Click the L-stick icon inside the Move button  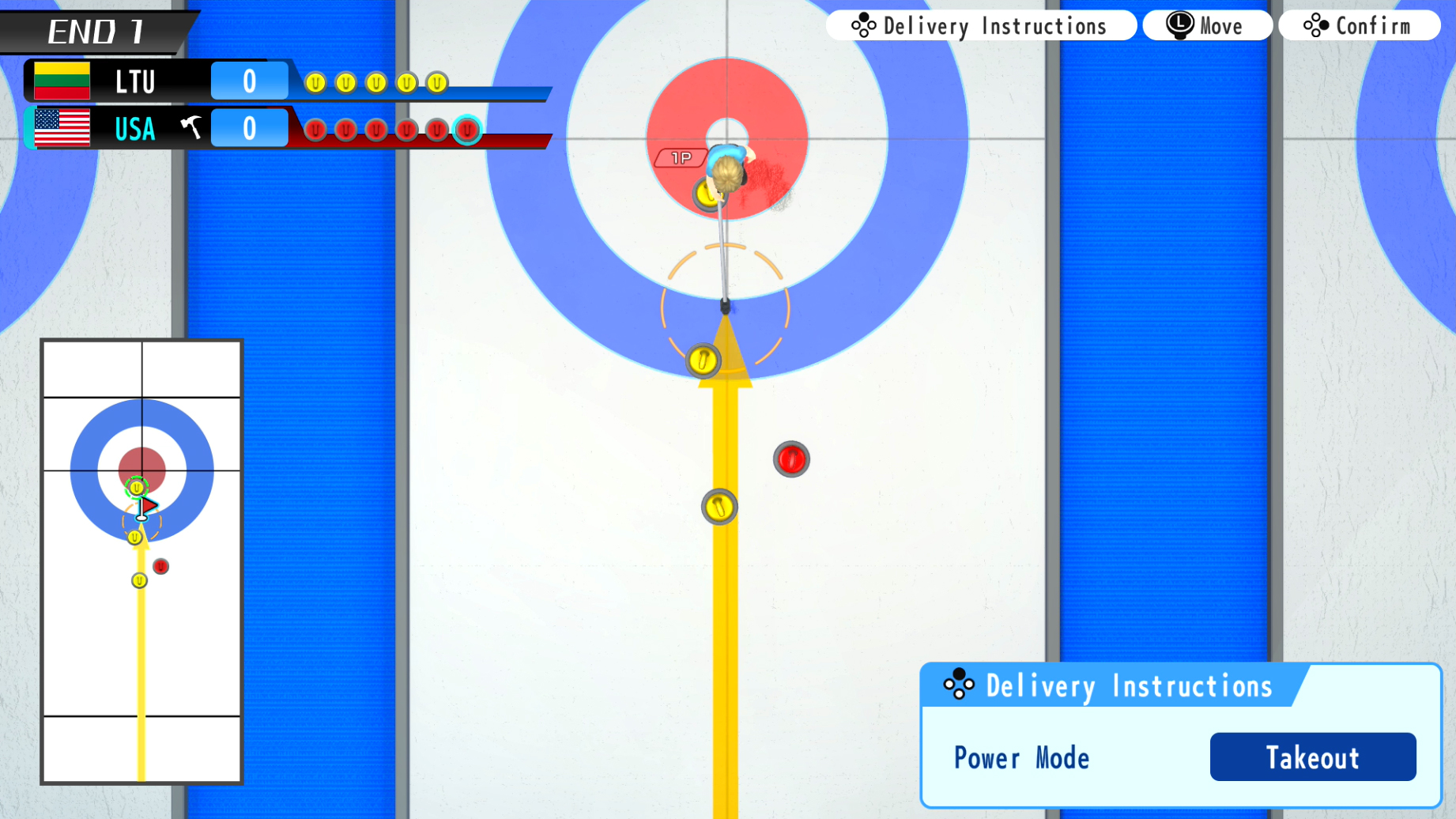pyautogui.click(x=1178, y=25)
